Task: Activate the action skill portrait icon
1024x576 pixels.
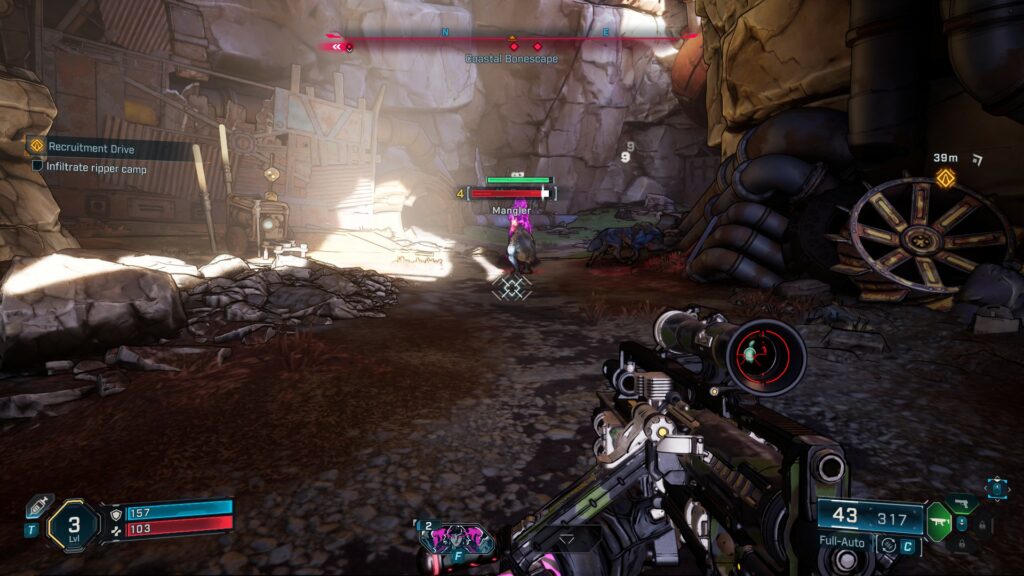Action: pyautogui.click(x=456, y=538)
